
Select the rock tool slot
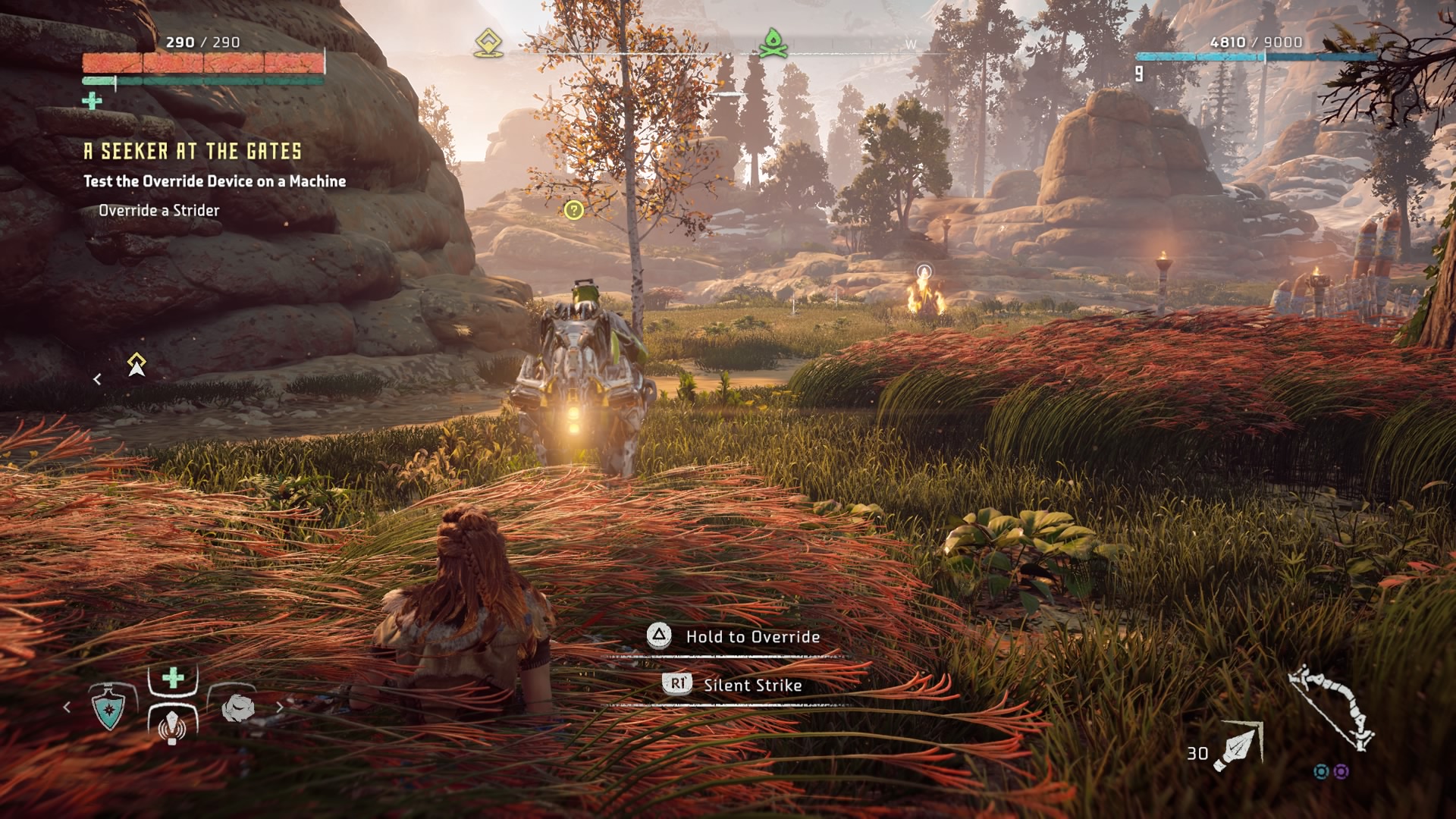point(239,708)
